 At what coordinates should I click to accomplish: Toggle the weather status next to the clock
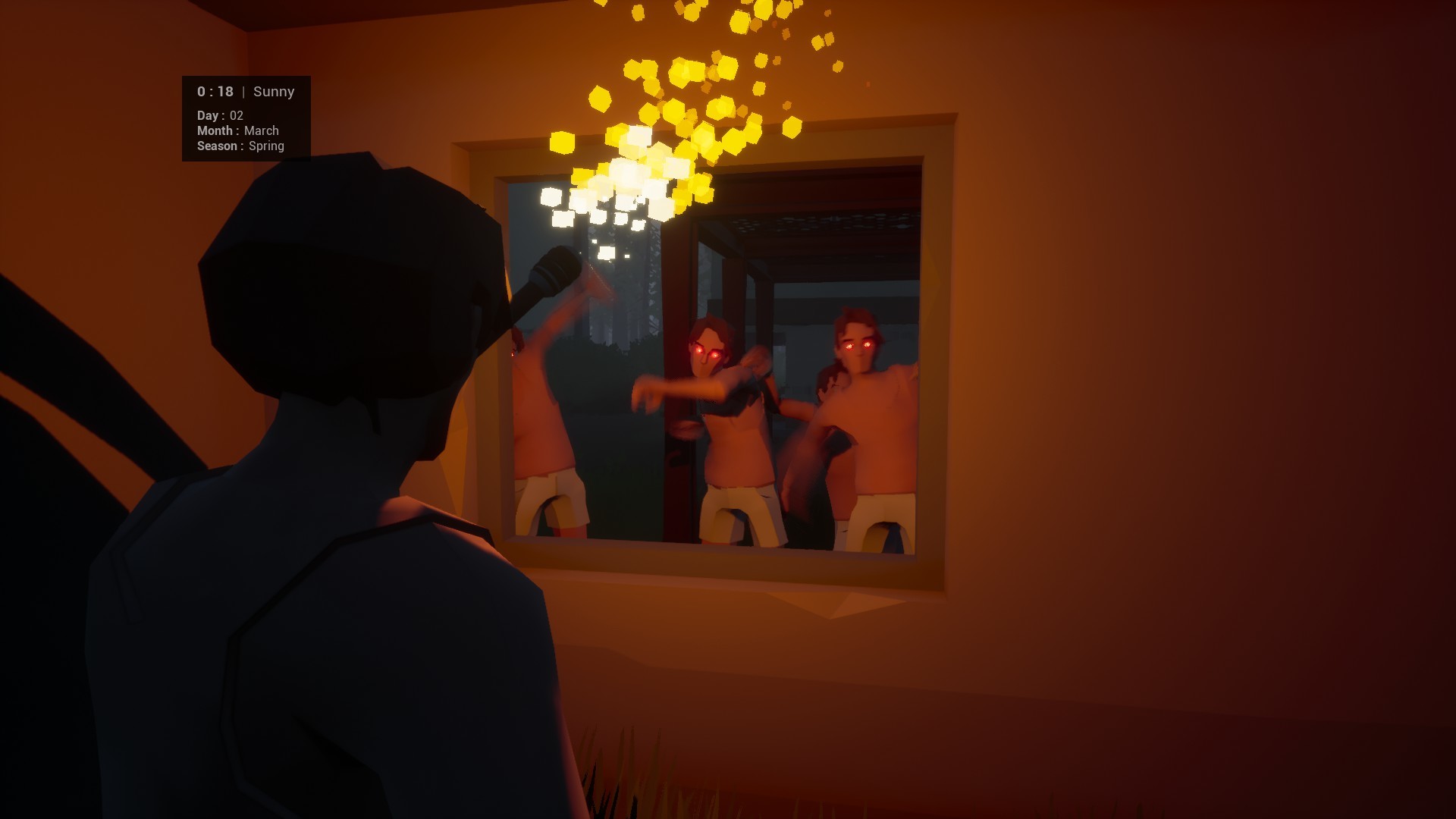click(274, 91)
